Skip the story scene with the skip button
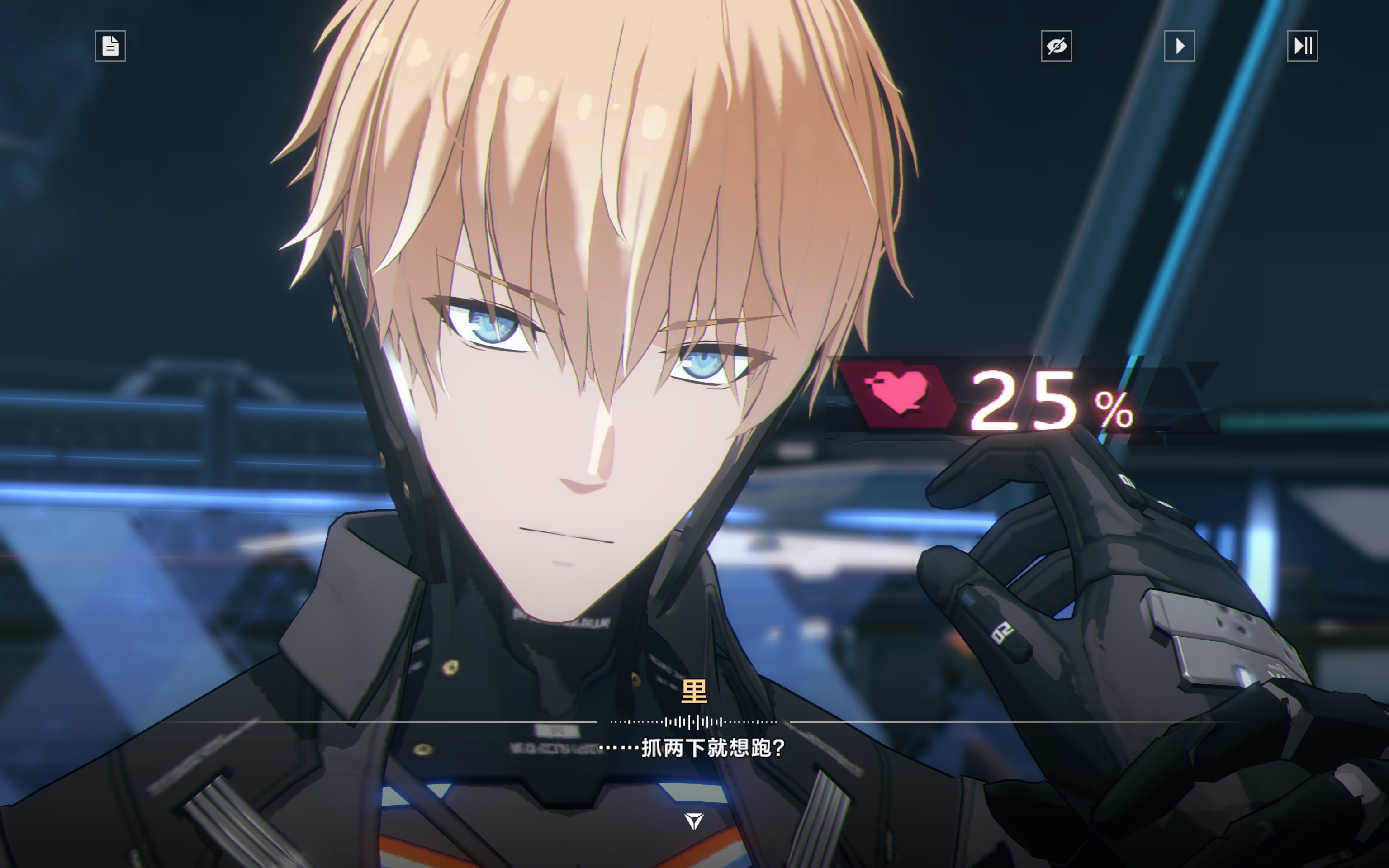The image size is (1389, 868). [1302, 46]
